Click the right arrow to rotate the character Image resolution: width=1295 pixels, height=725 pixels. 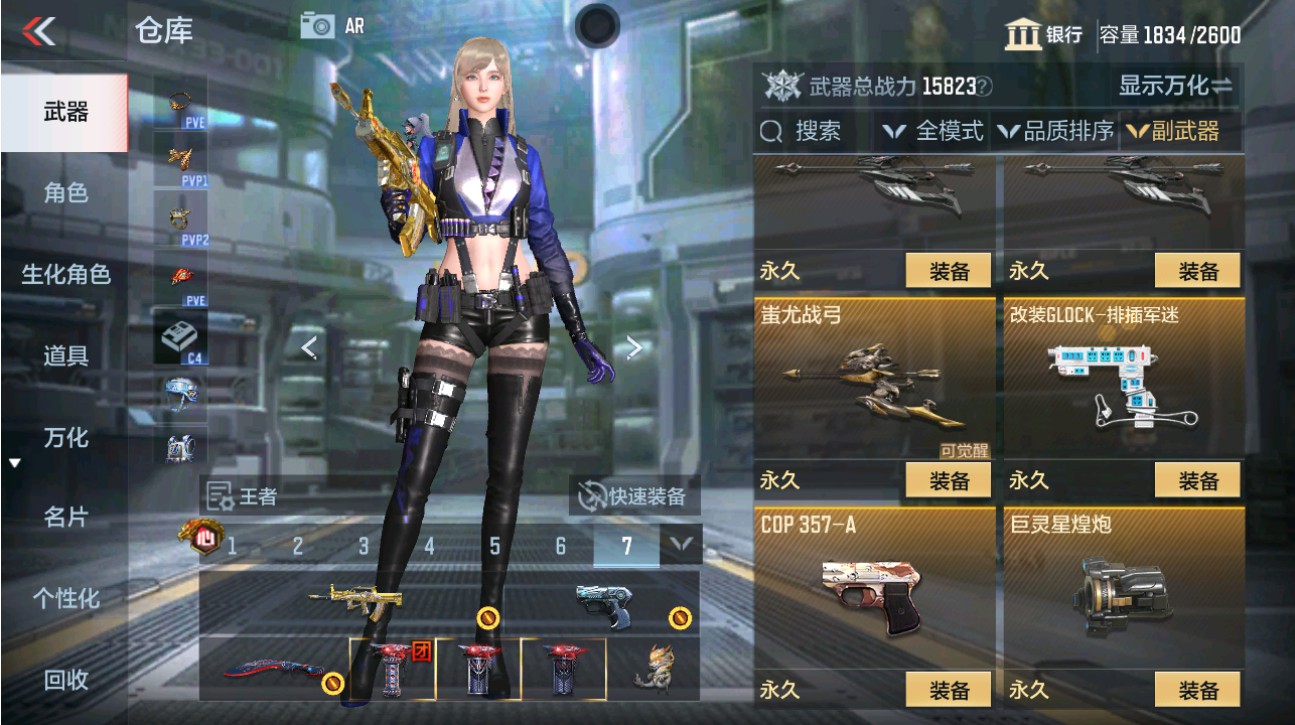(632, 348)
